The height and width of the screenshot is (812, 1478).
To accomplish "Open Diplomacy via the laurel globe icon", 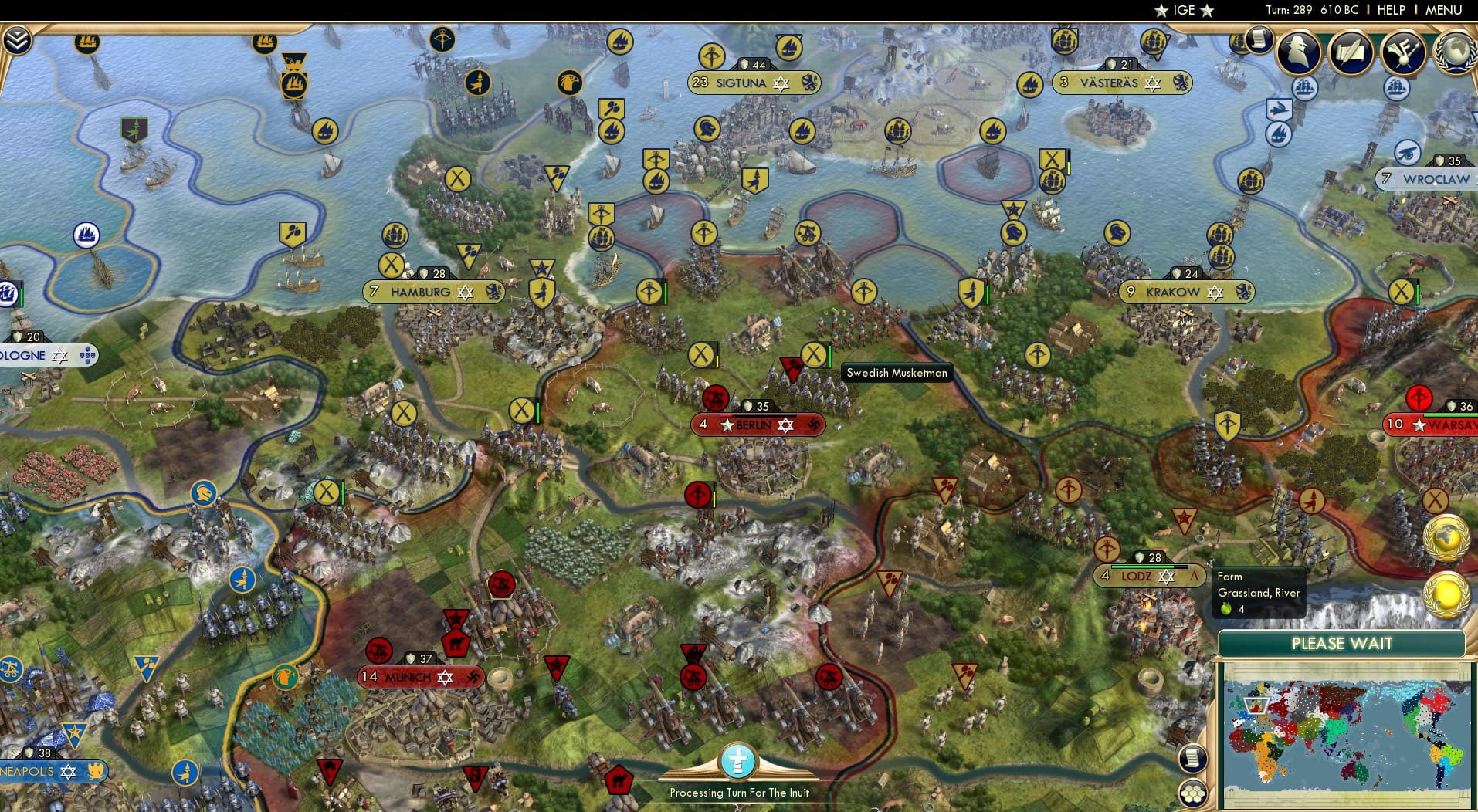I will pyautogui.click(x=1455, y=52).
